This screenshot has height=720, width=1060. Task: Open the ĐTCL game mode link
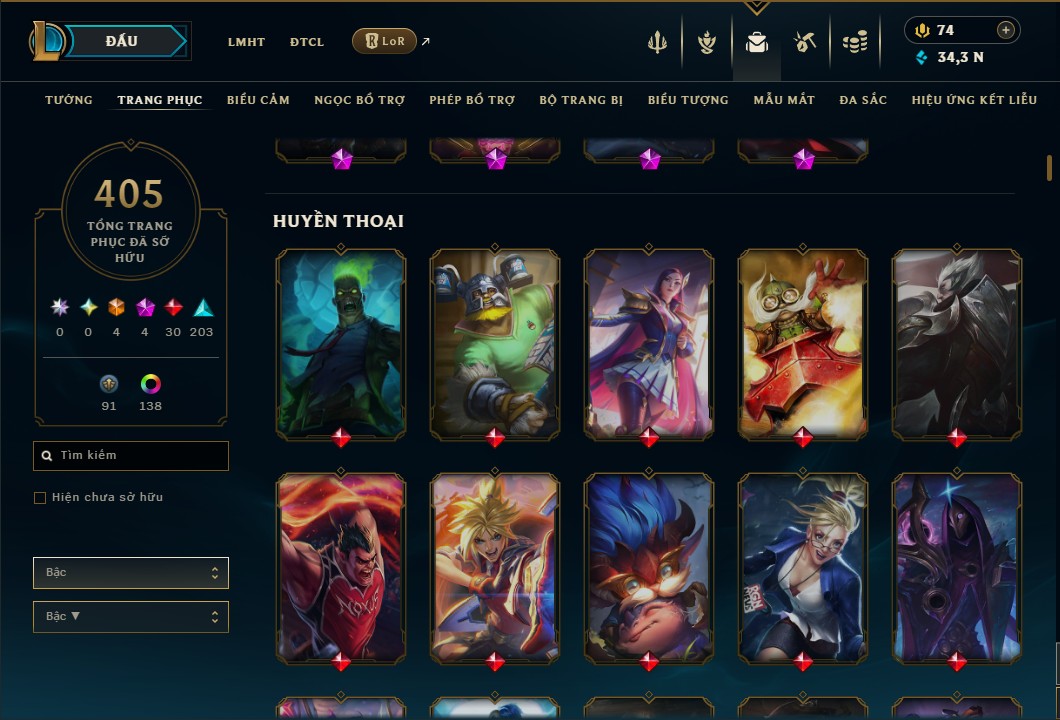pyautogui.click(x=307, y=42)
